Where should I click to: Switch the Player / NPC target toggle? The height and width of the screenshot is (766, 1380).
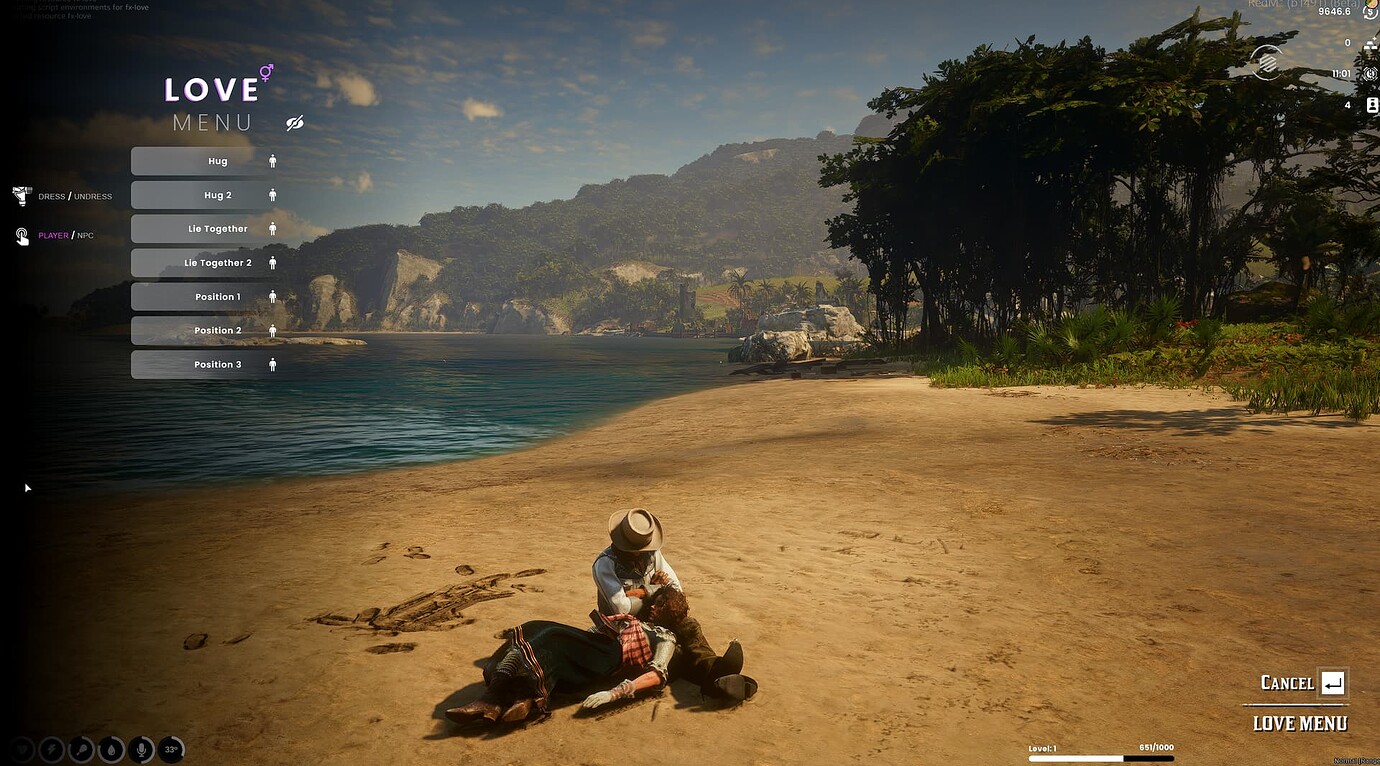[65, 236]
